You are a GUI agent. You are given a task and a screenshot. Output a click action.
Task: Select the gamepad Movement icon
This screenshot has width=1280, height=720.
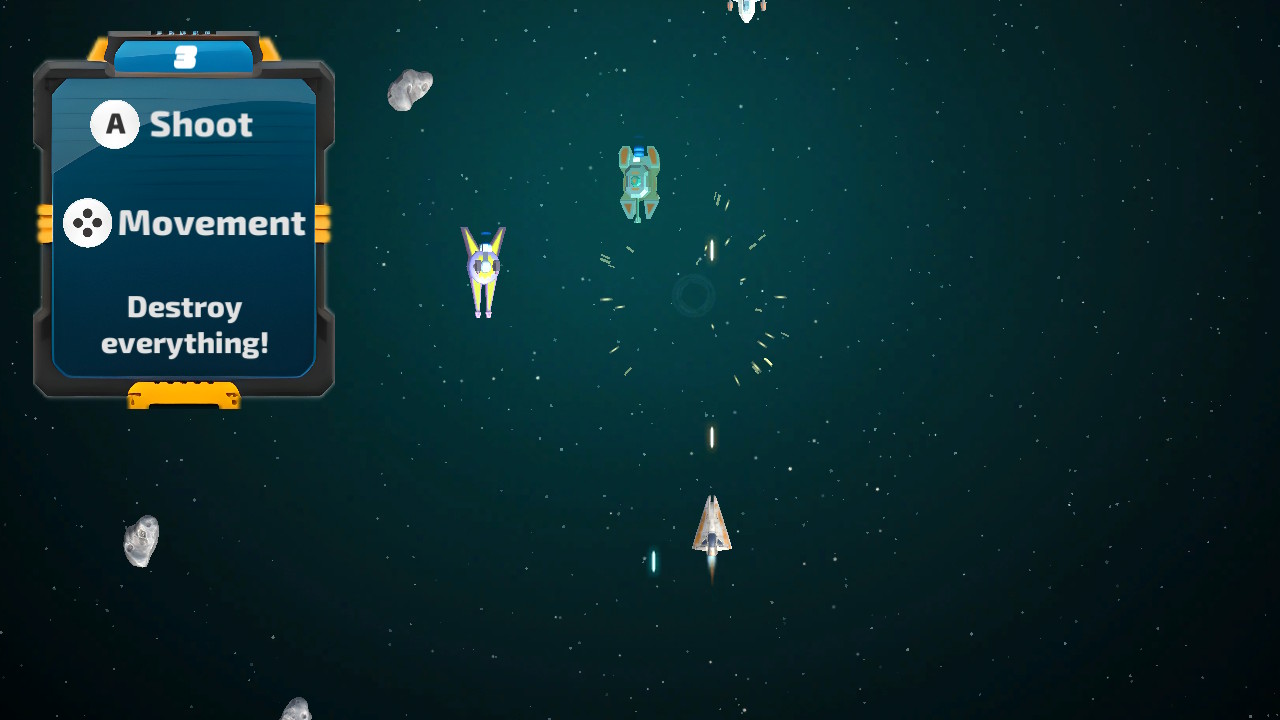pyautogui.click(x=88, y=223)
